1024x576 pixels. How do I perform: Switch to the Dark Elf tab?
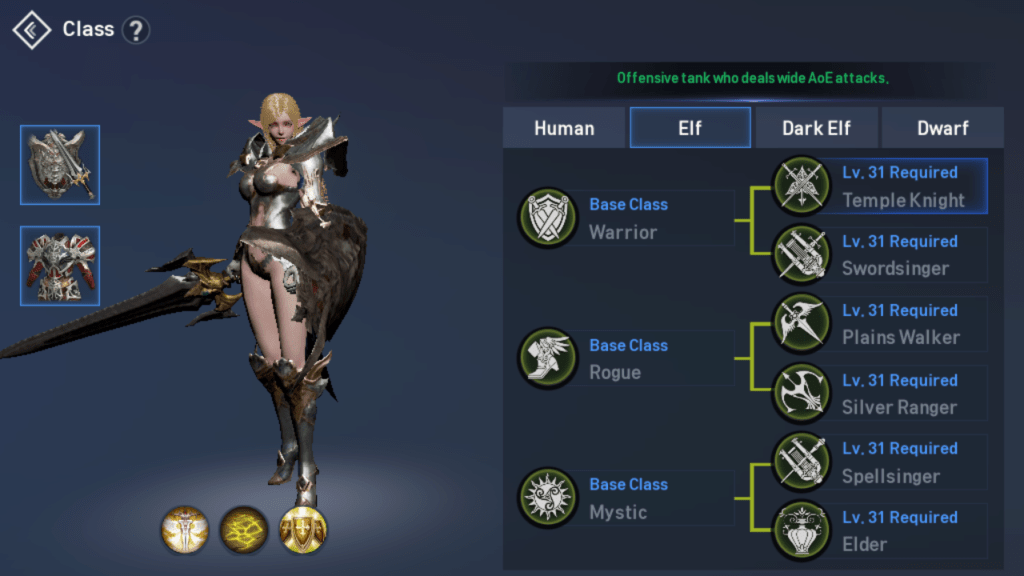816,128
